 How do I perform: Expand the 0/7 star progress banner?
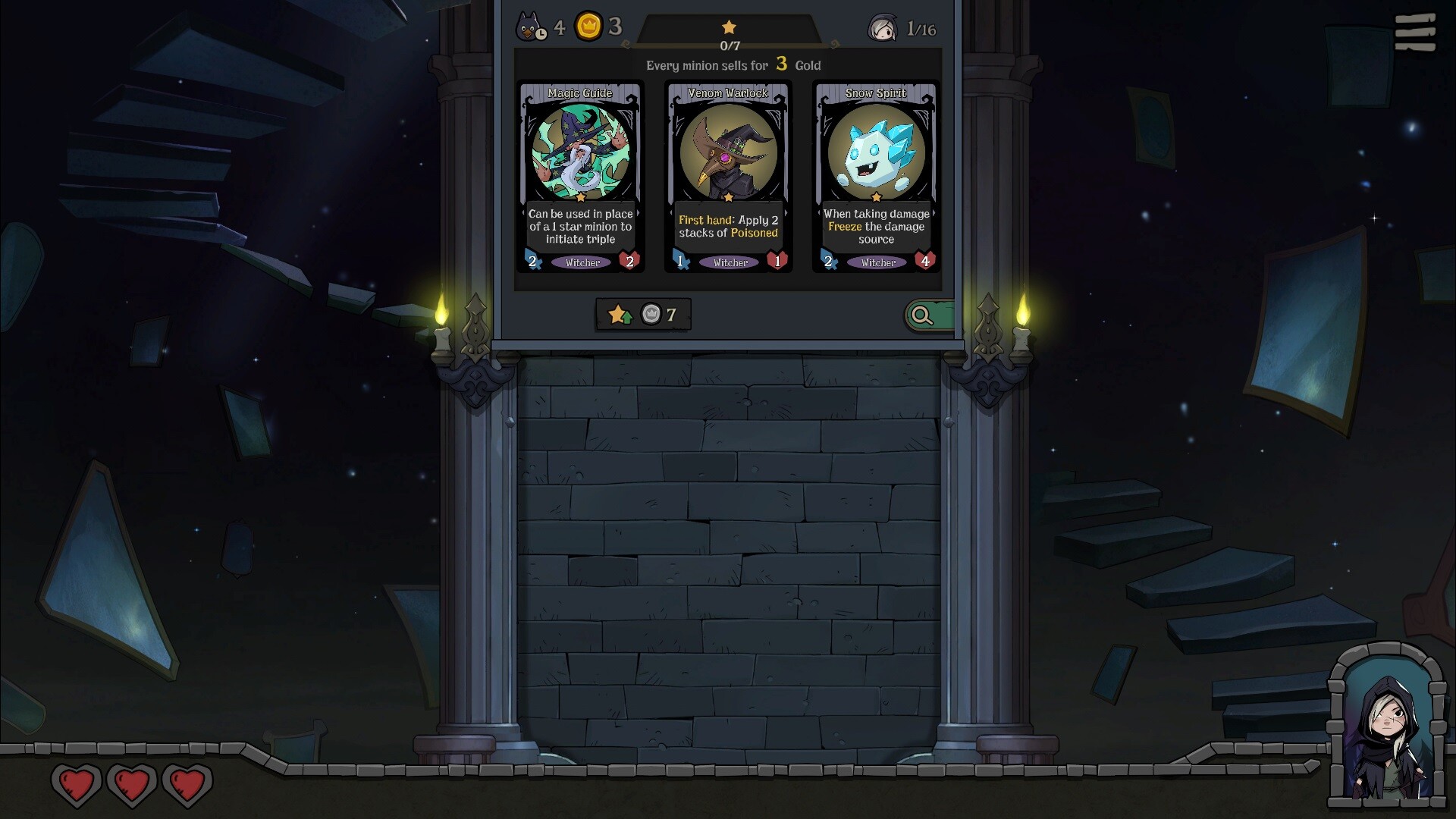(x=729, y=36)
